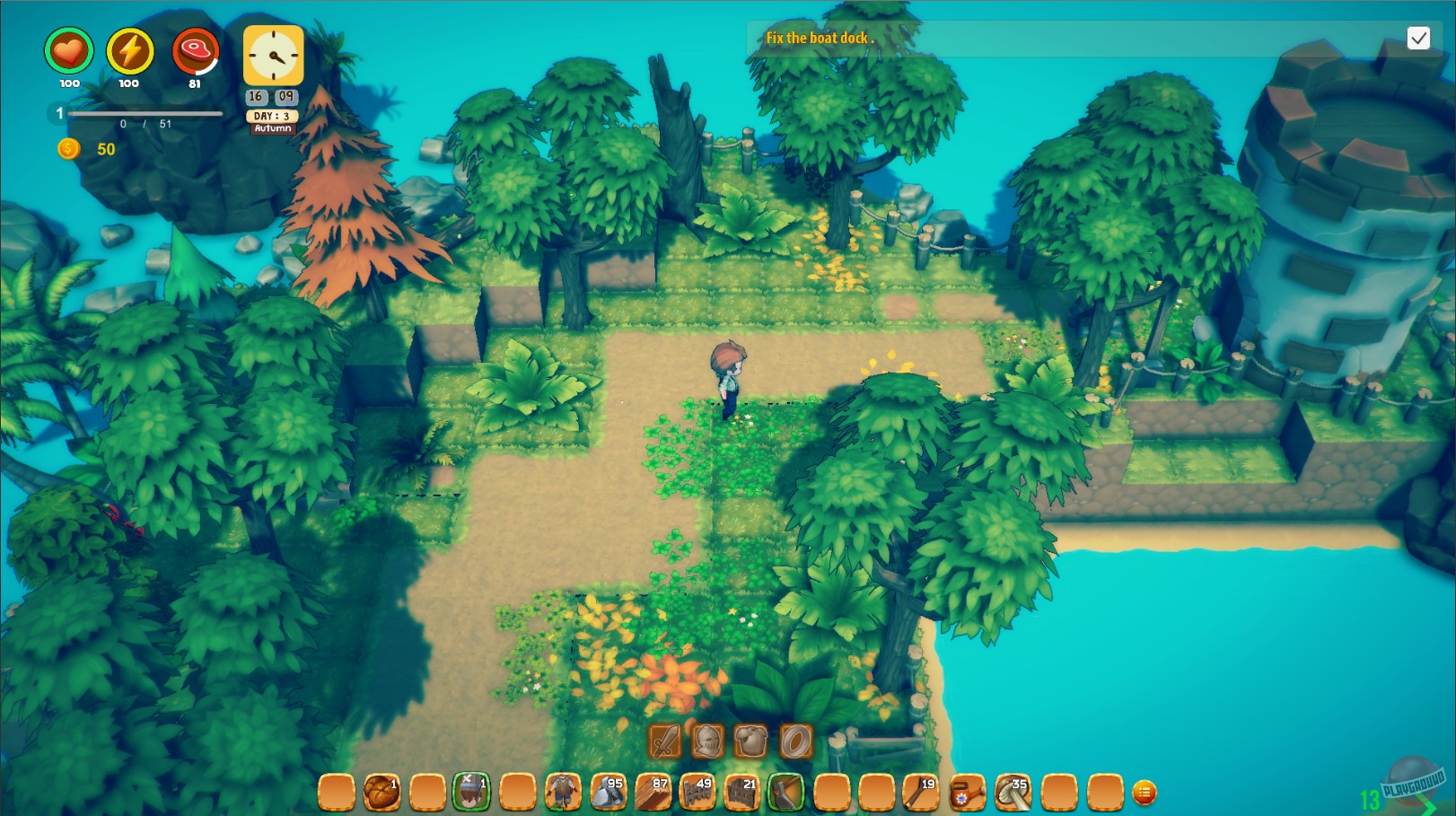This screenshot has height=816, width=1456.
Task: Select the axe in the hotbar
Action: [788, 790]
